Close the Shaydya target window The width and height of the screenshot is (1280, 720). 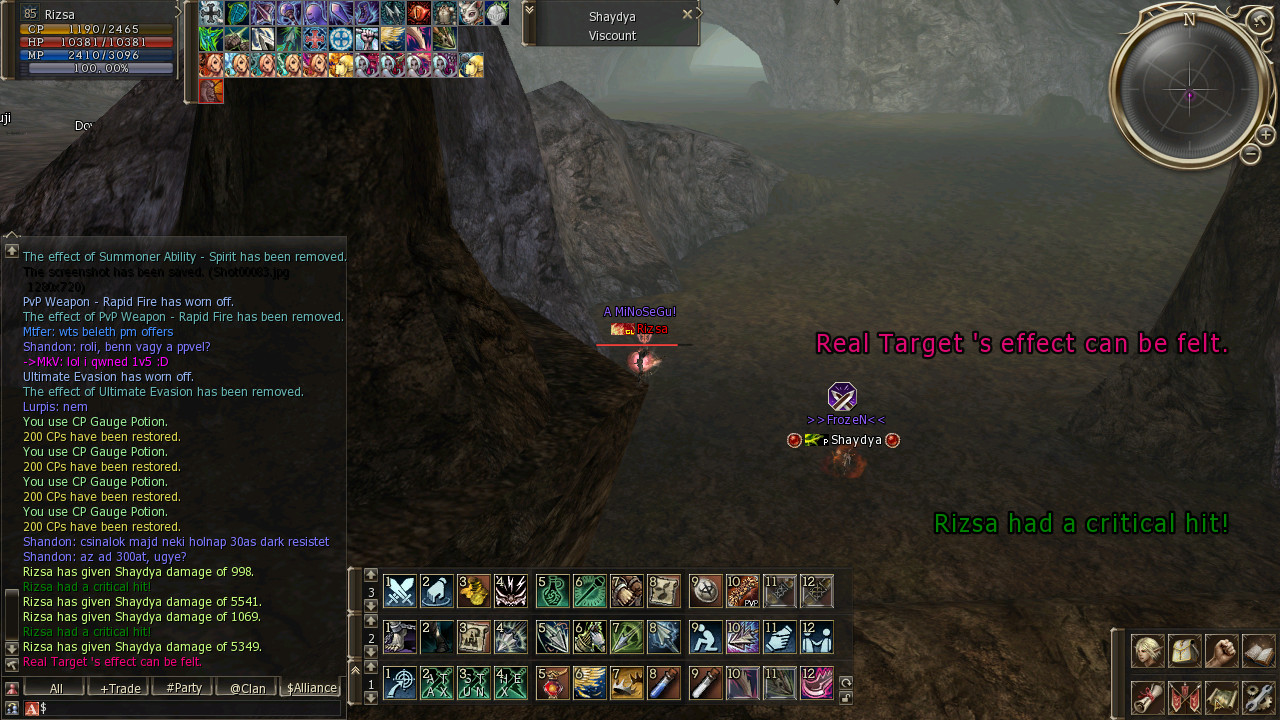(x=687, y=14)
